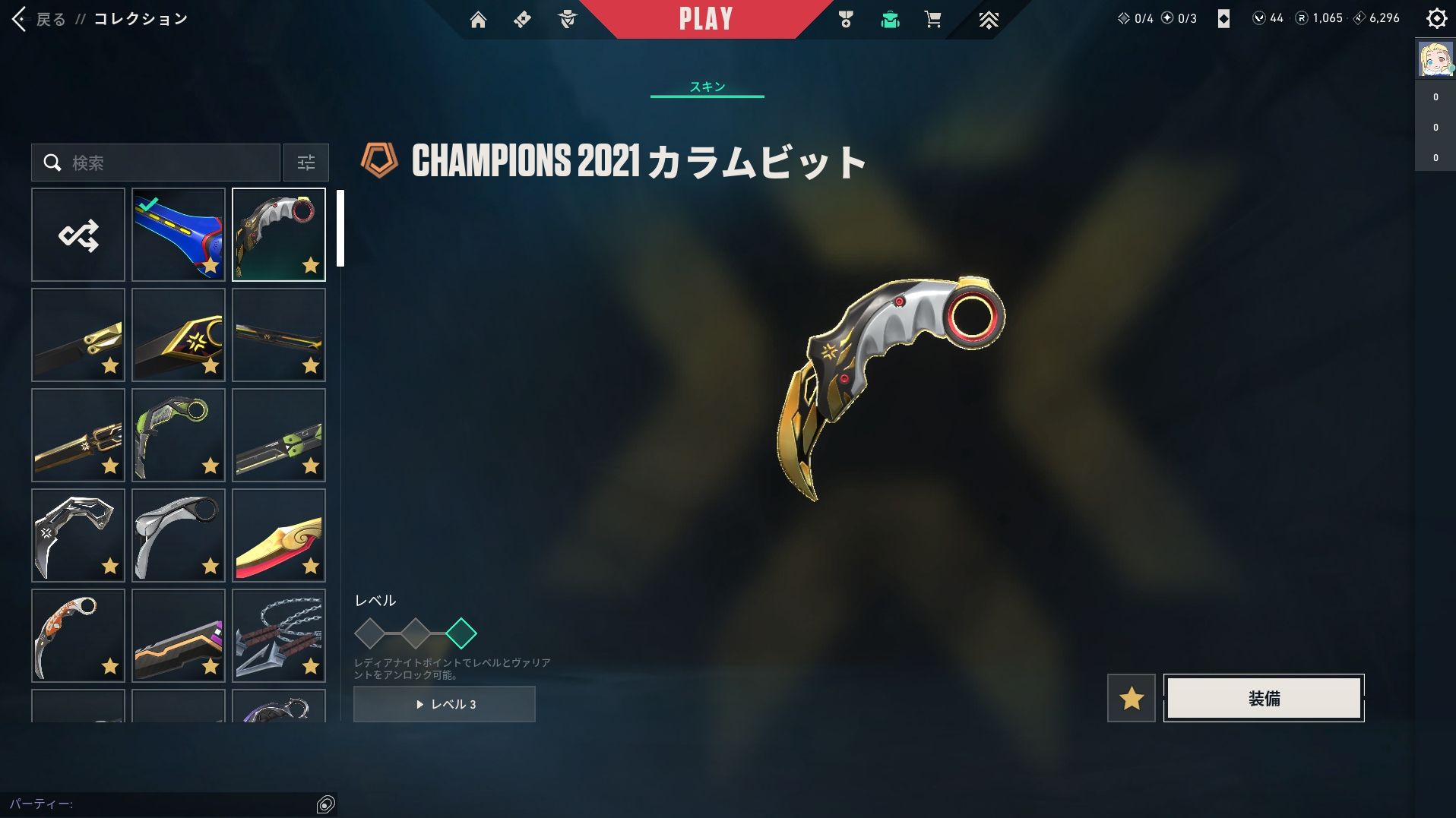Screen dimensions: 1456x818
Task: Equip skin with the 装備 button
Action: 1263,698
